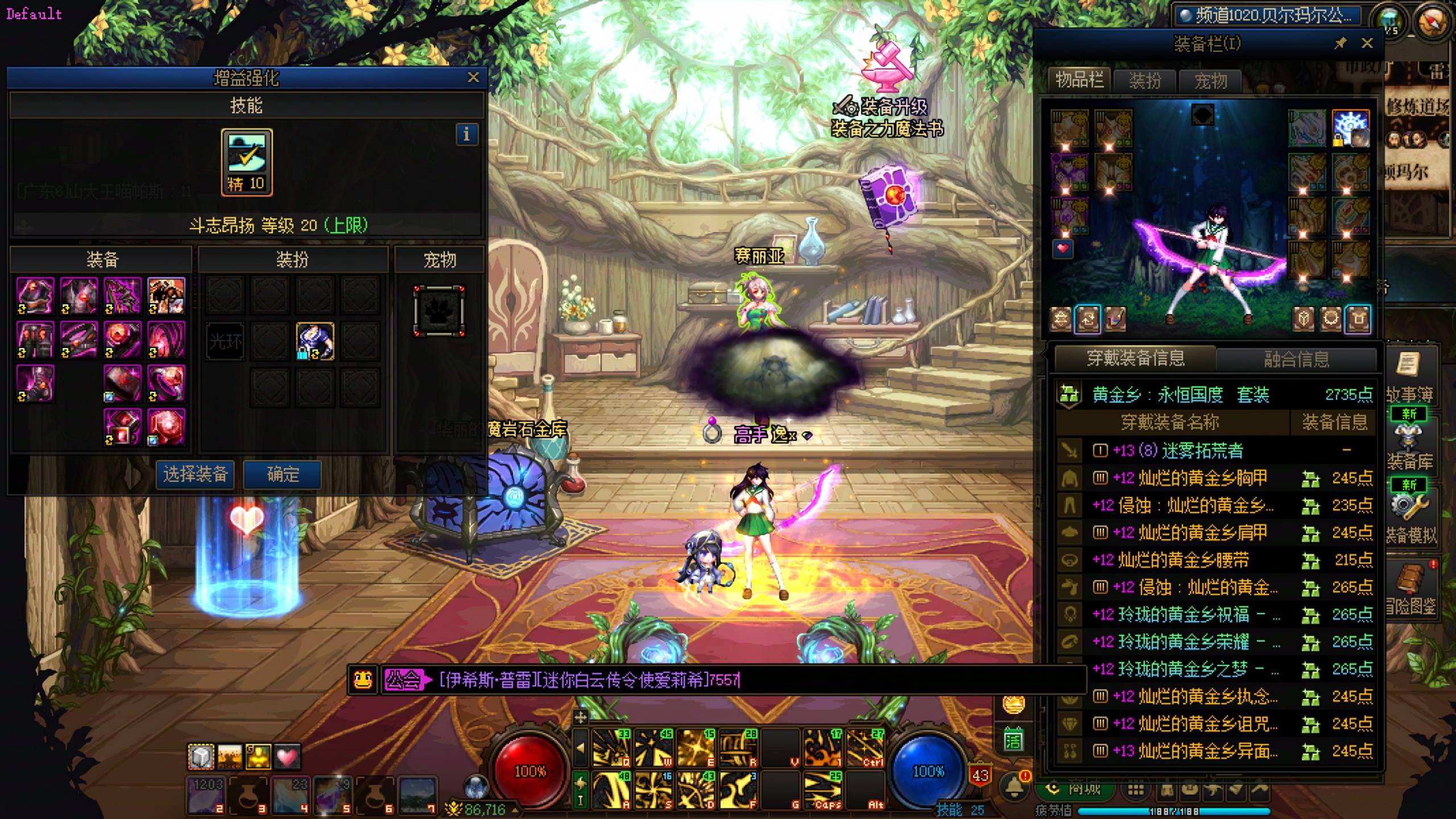Screen dimensions: 1456x819
Task: Switch to the 融合信息 fusion info tab
Action: click(1296, 359)
